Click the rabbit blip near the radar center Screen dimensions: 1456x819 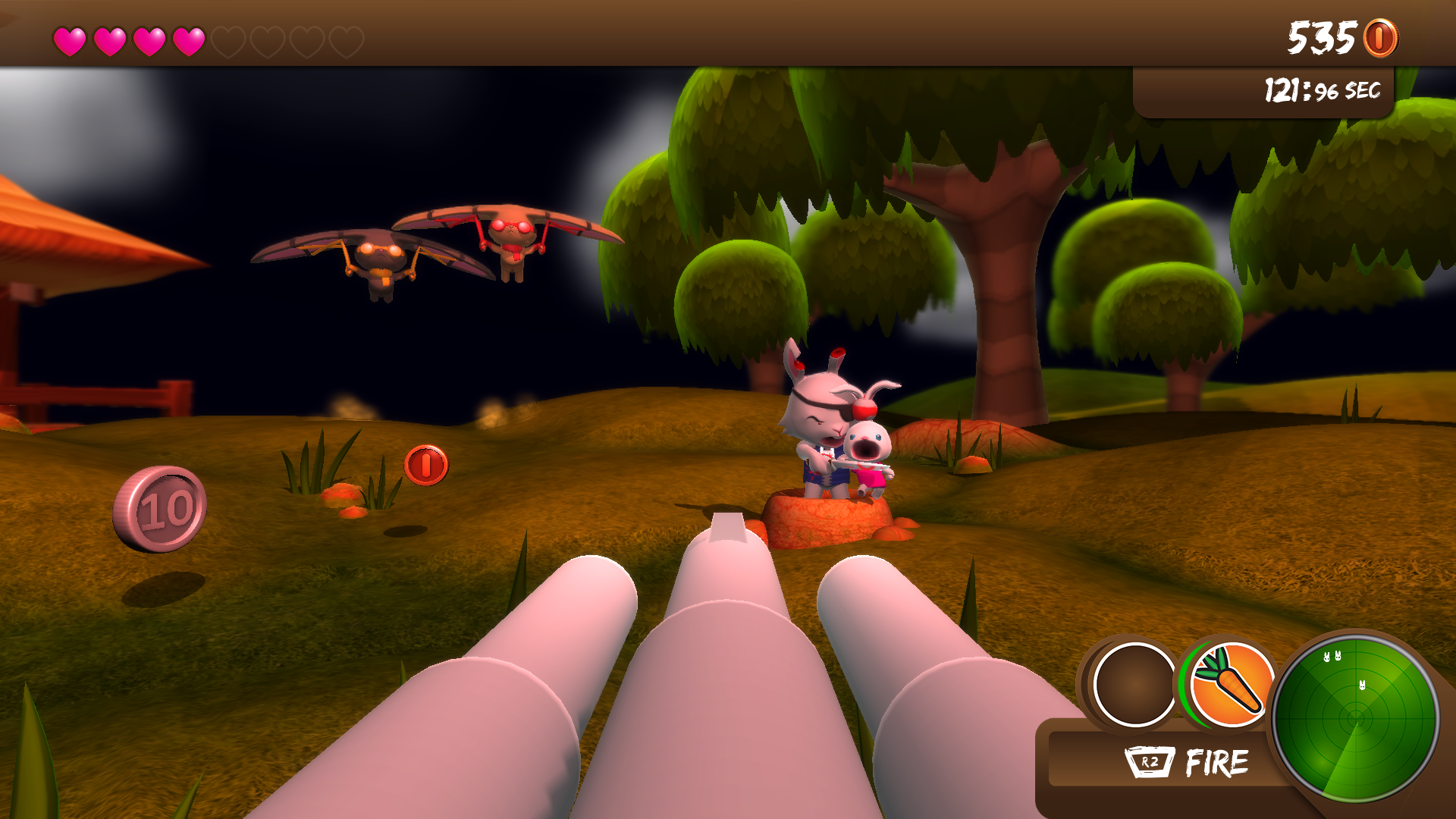1362,685
